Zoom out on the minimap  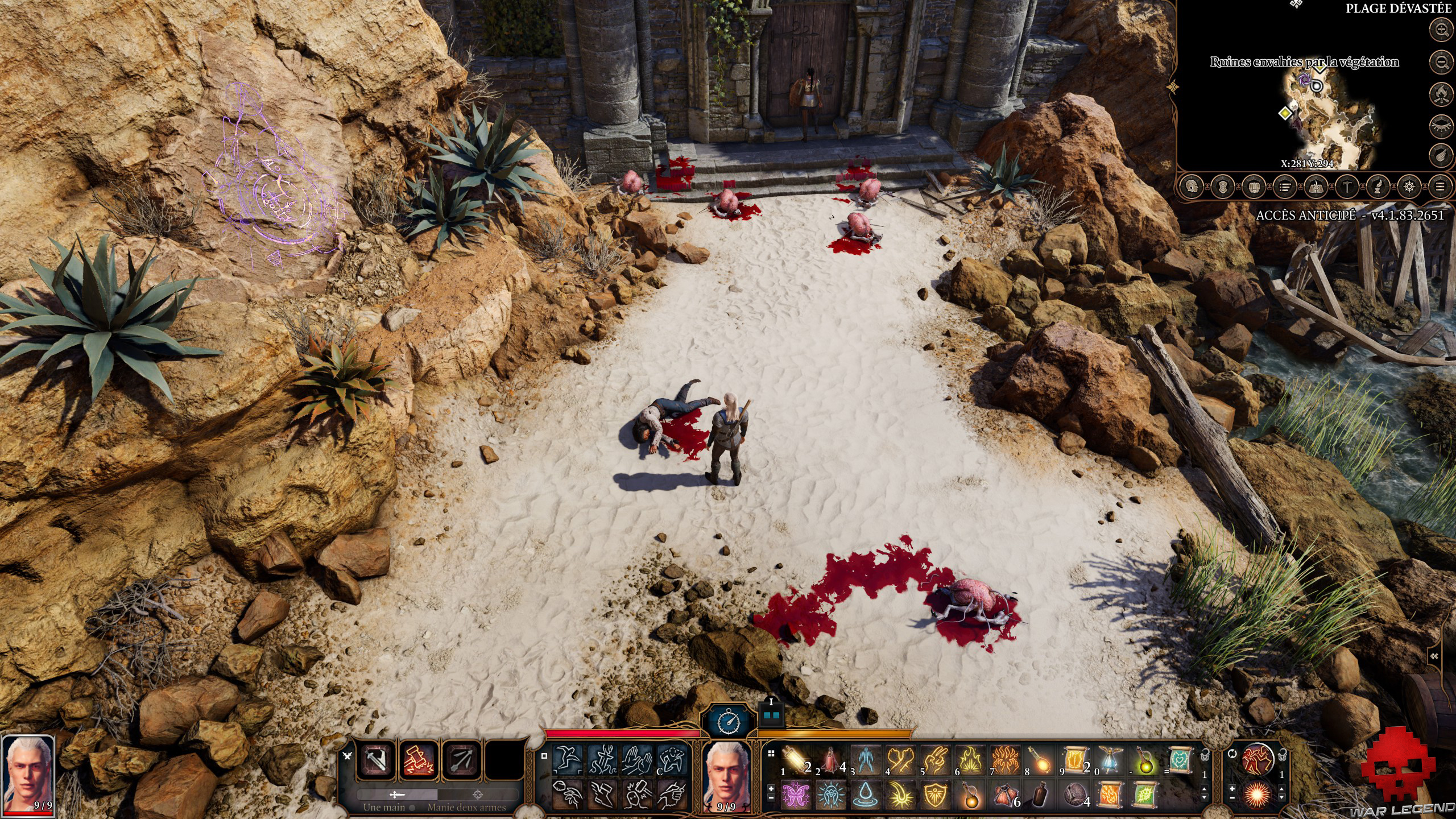1441,61
